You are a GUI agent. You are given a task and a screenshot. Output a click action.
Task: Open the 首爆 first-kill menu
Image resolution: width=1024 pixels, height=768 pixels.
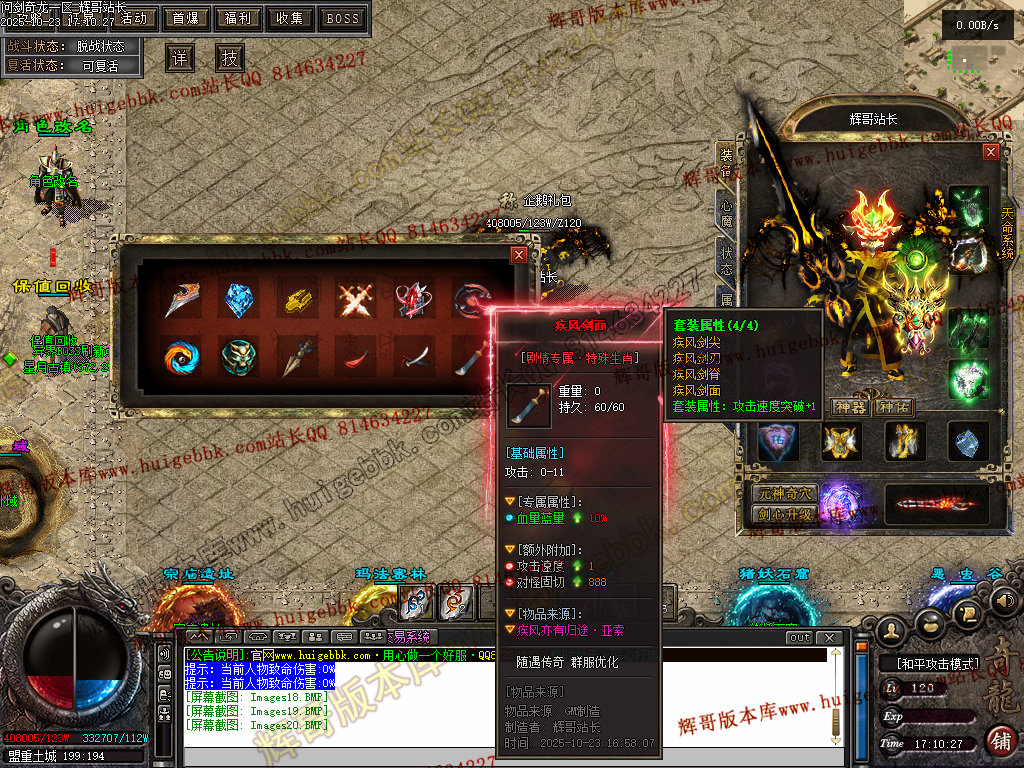(x=186, y=18)
